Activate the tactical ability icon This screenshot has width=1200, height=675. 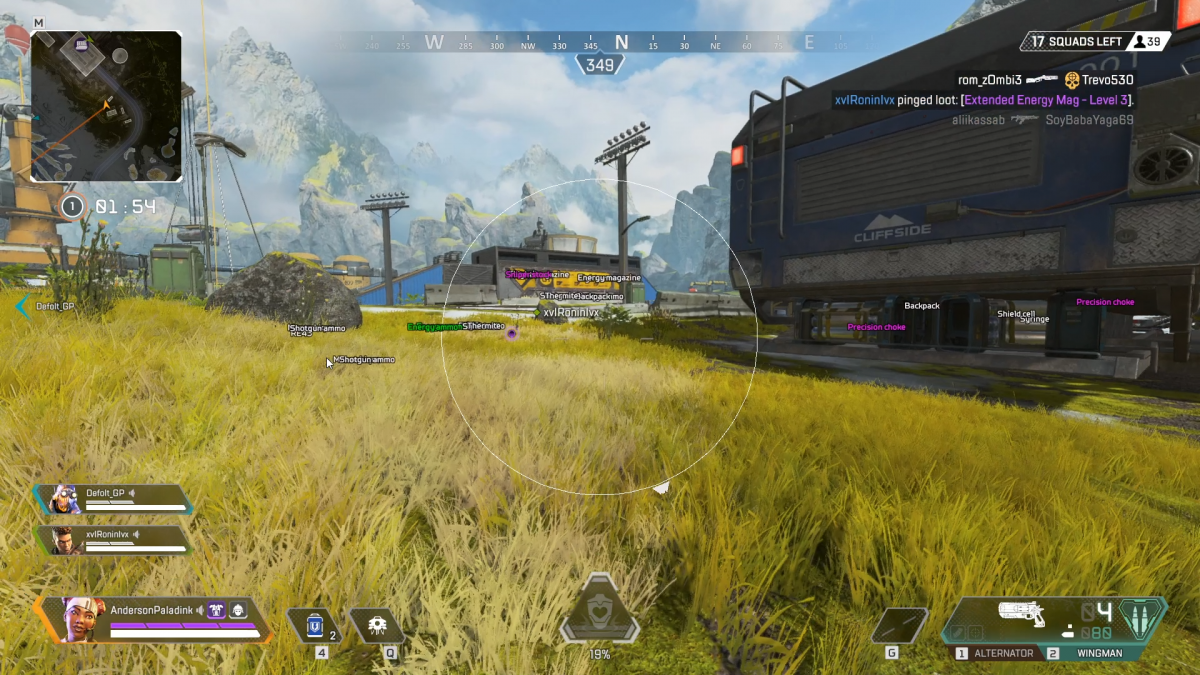[377, 626]
